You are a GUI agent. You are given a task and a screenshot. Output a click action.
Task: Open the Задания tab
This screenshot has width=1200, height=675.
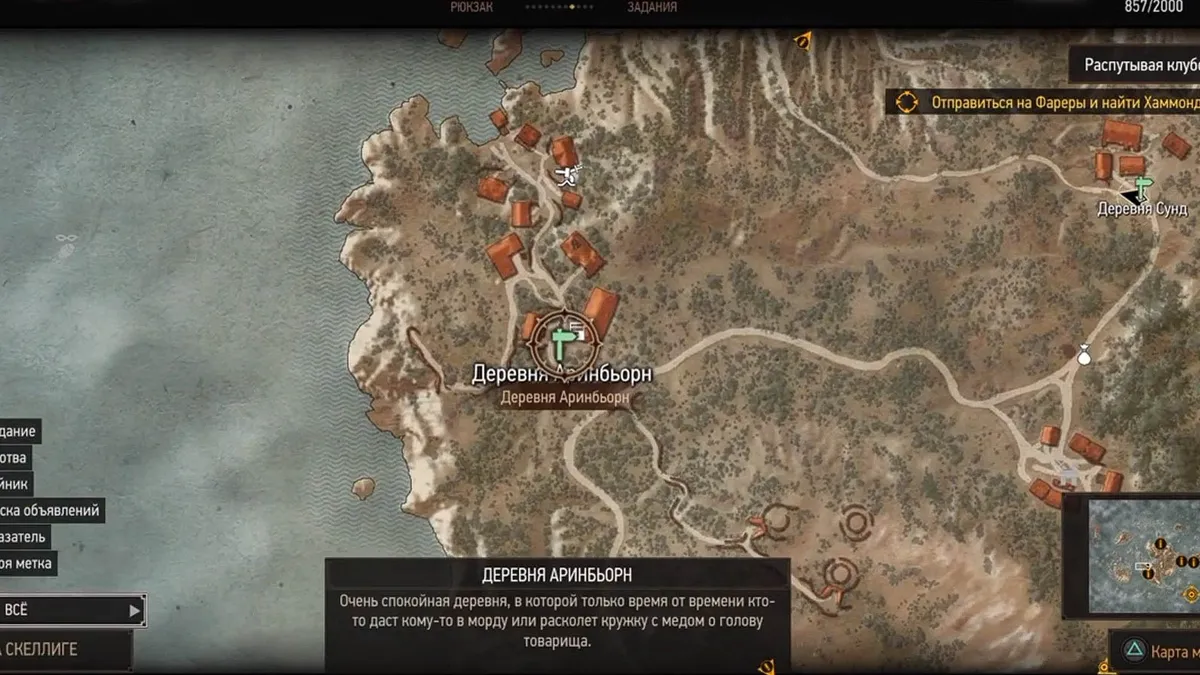(x=652, y=8)
